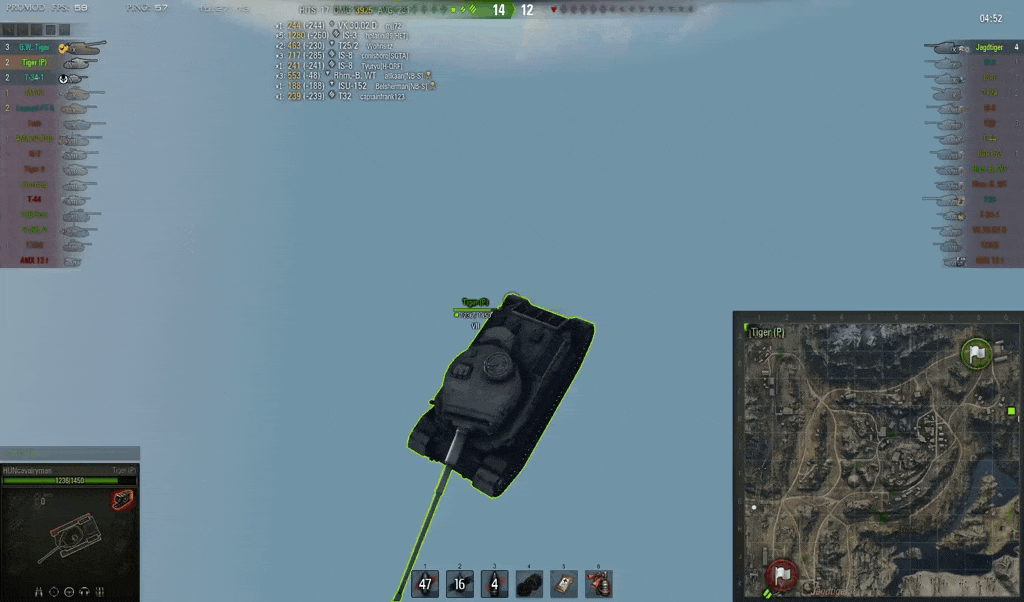Ping the green flag base on minimap
This screenshot has width=1024, height=602.
tap(976, 354)
